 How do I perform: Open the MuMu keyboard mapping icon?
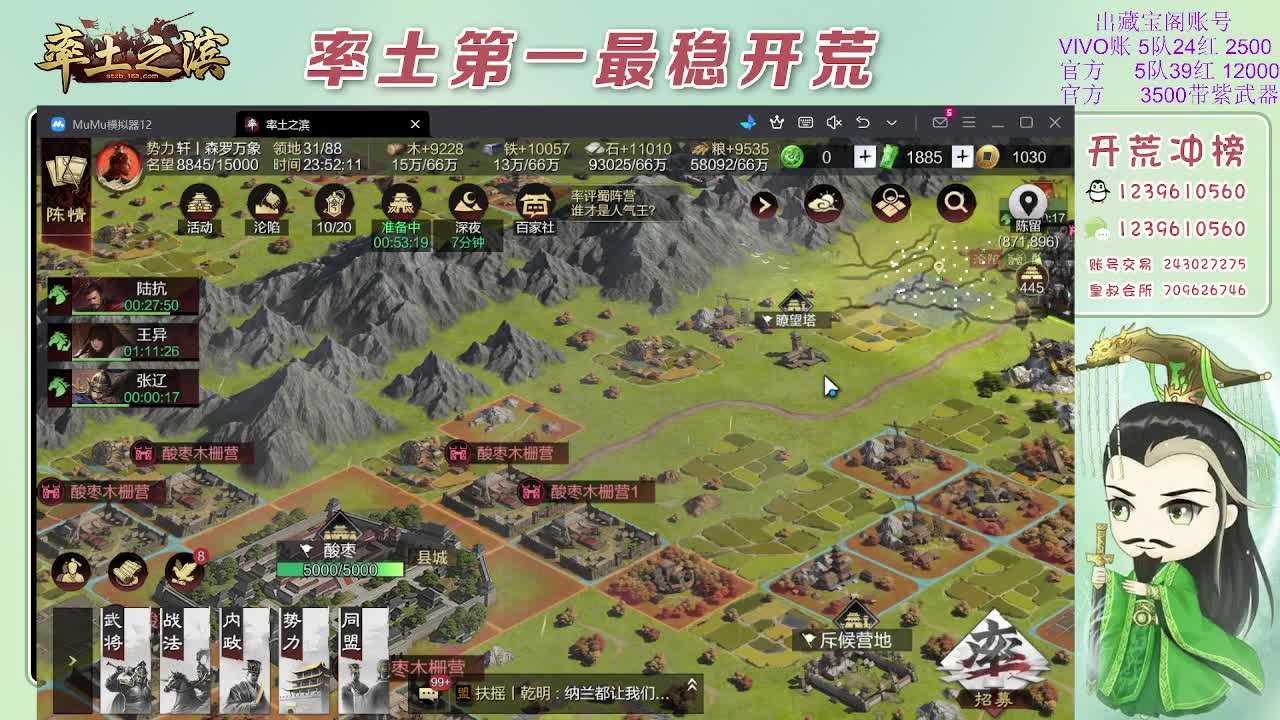804,122
